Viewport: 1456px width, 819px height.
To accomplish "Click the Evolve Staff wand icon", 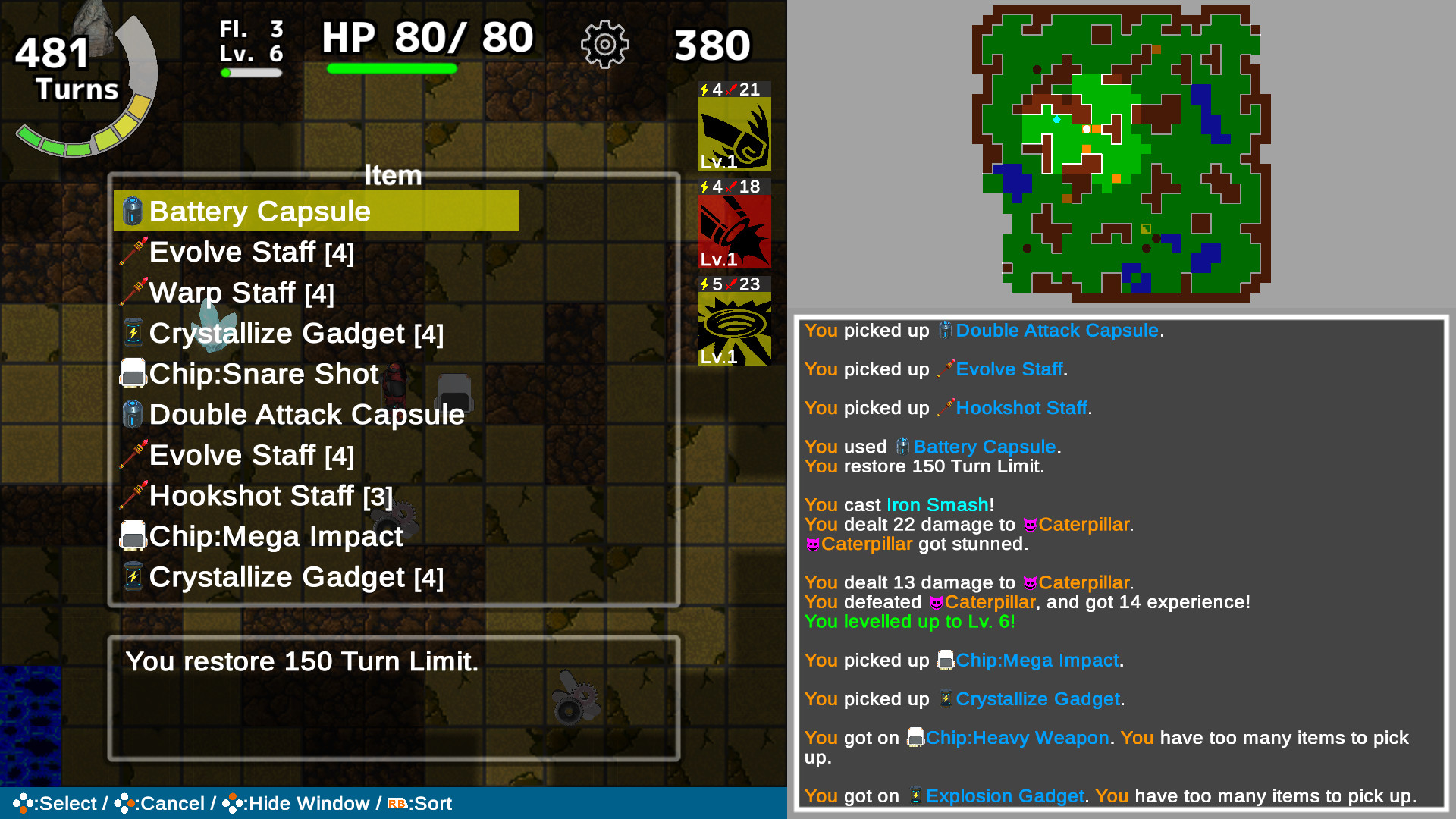I will pyautogui.click(x=135, y=251).
